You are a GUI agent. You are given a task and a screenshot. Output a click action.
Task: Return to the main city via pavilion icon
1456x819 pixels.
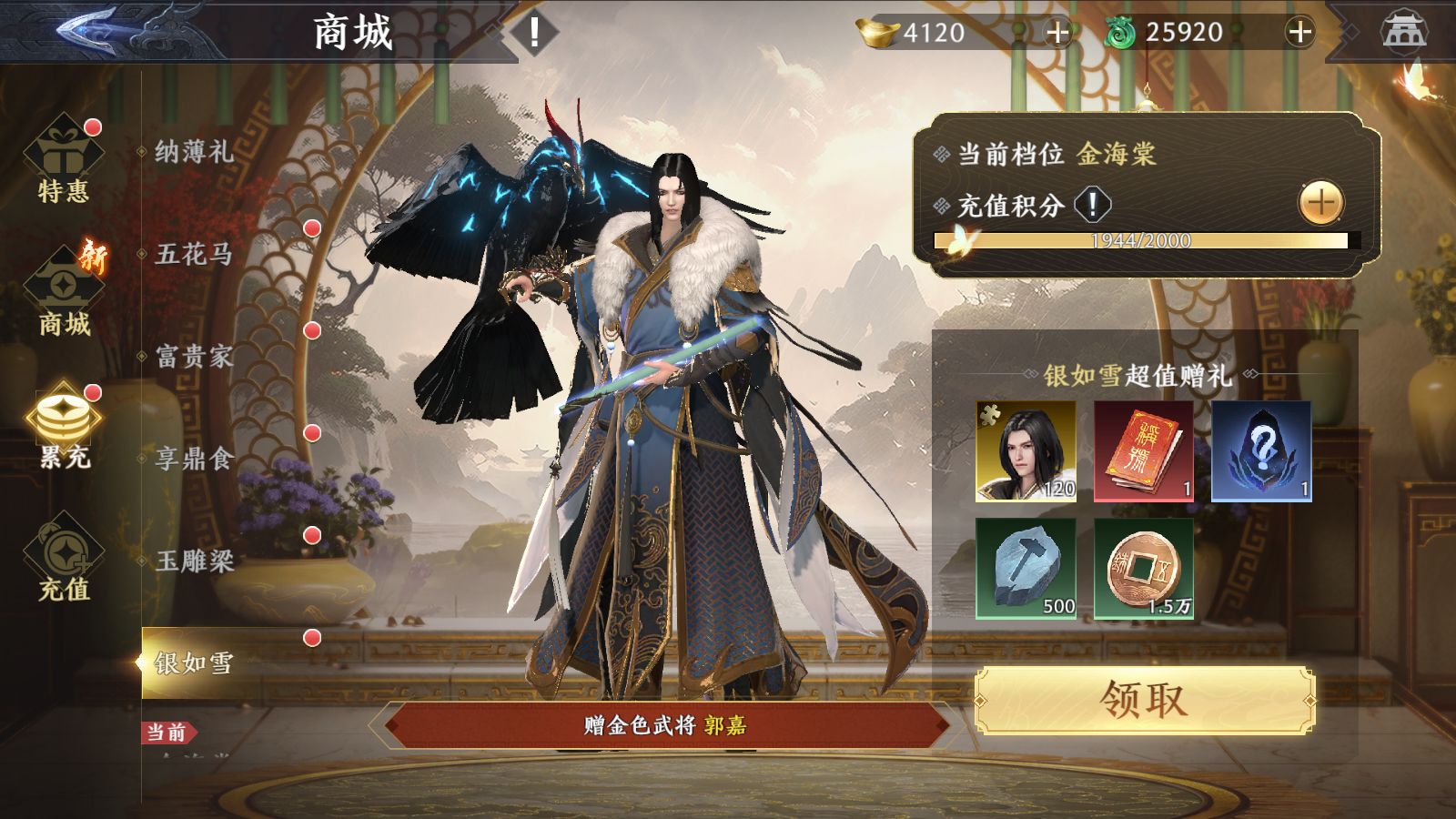point(1403,33)
